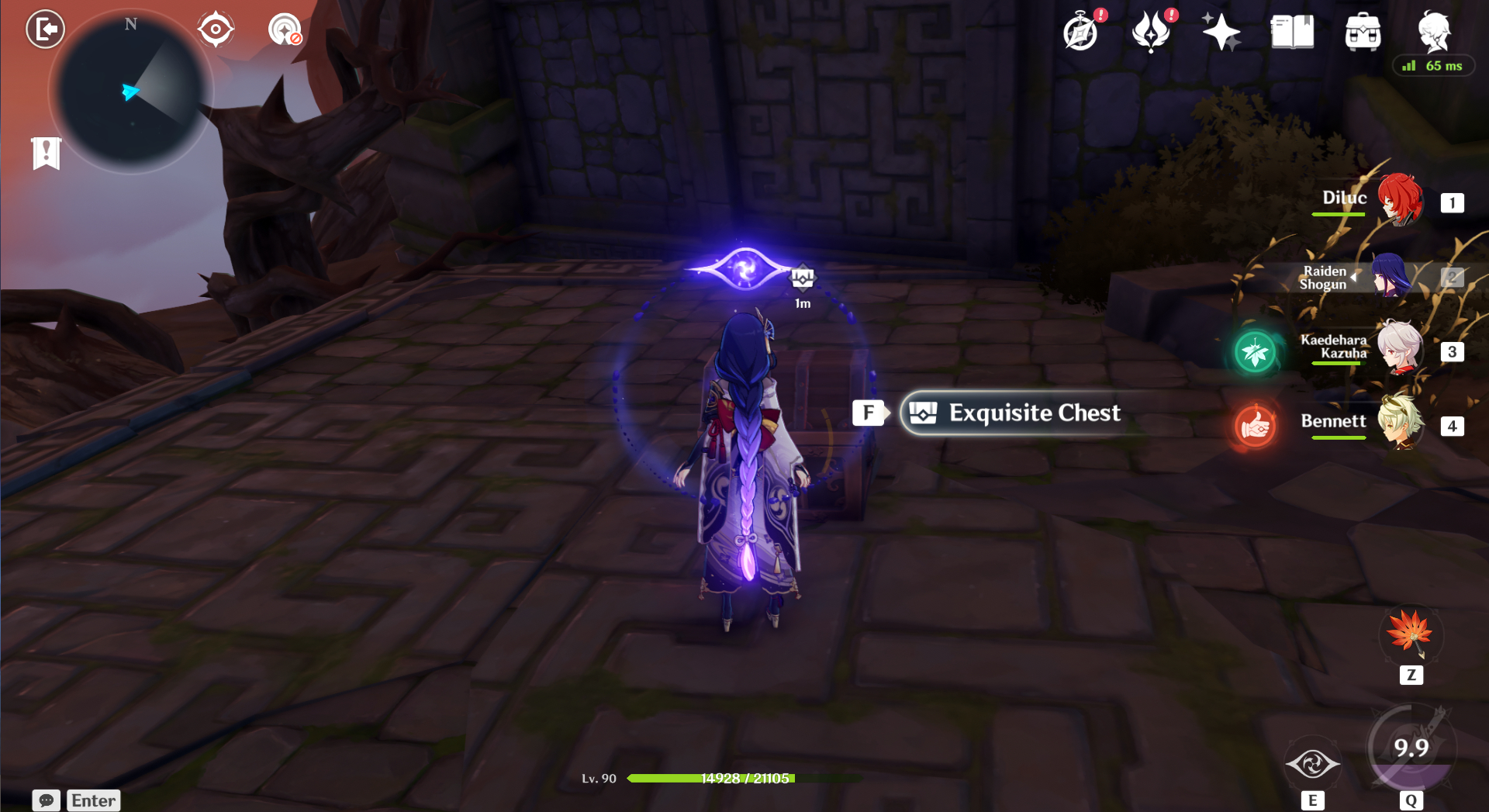The image size is (1489, 812).
Task: Click the exit door icon
Action: click(46, 29)
